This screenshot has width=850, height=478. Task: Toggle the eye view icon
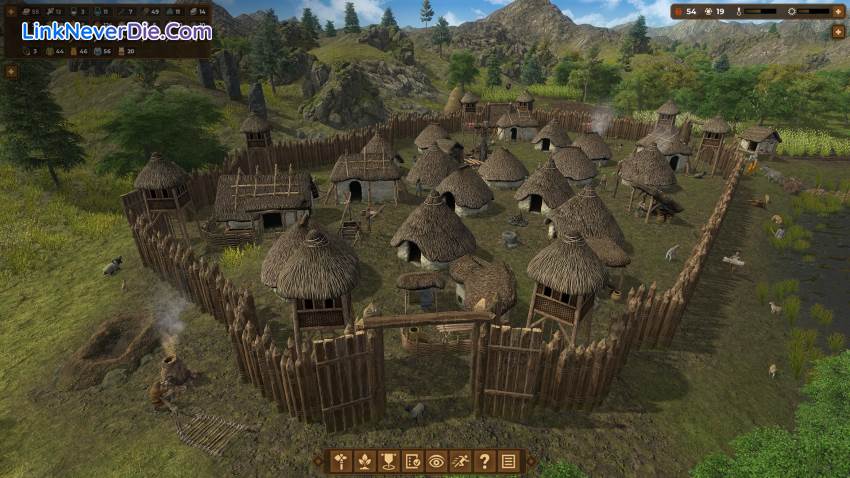[x=437, y=461]
